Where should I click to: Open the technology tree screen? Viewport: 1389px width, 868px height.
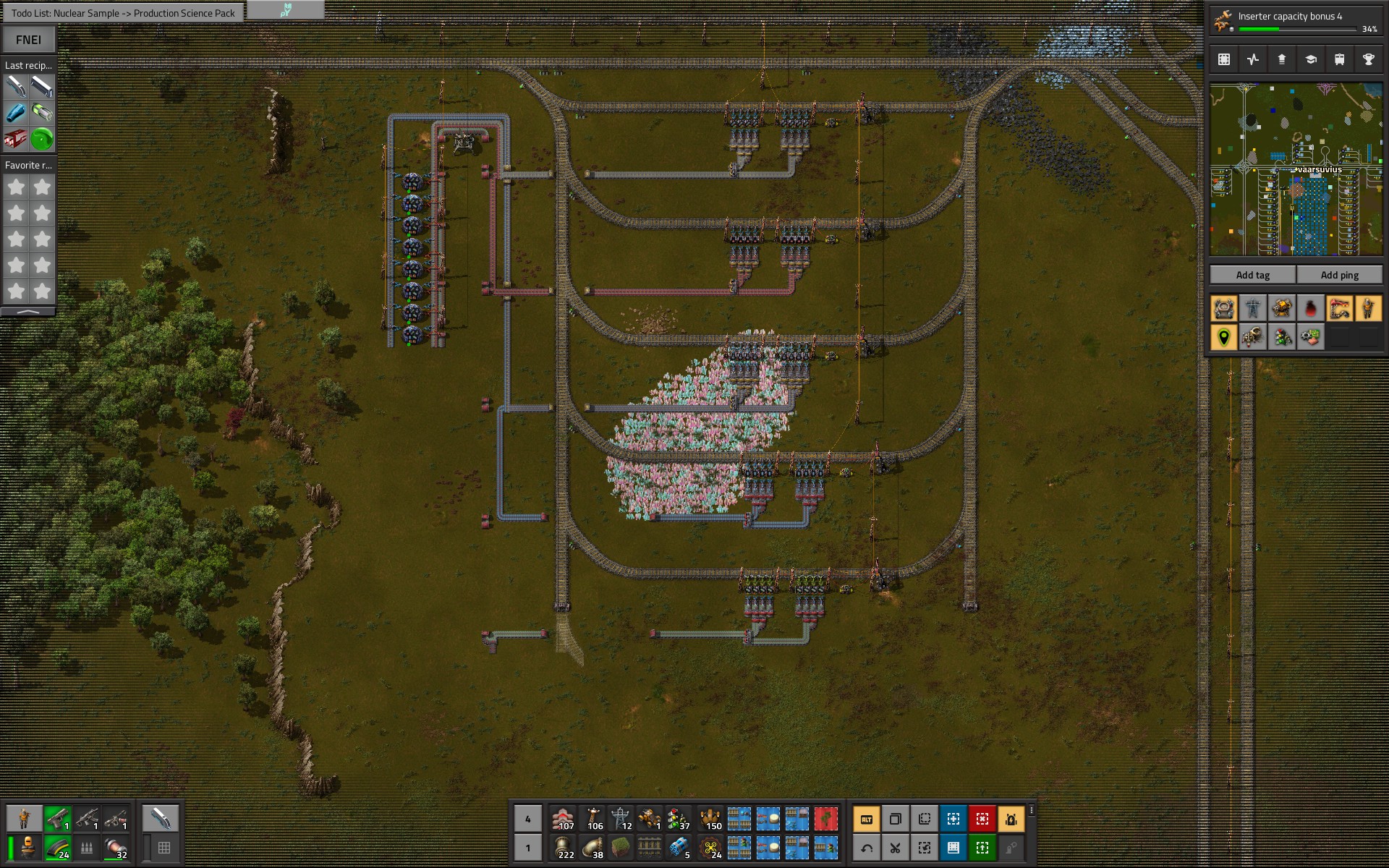click(x=1311, y=59)
